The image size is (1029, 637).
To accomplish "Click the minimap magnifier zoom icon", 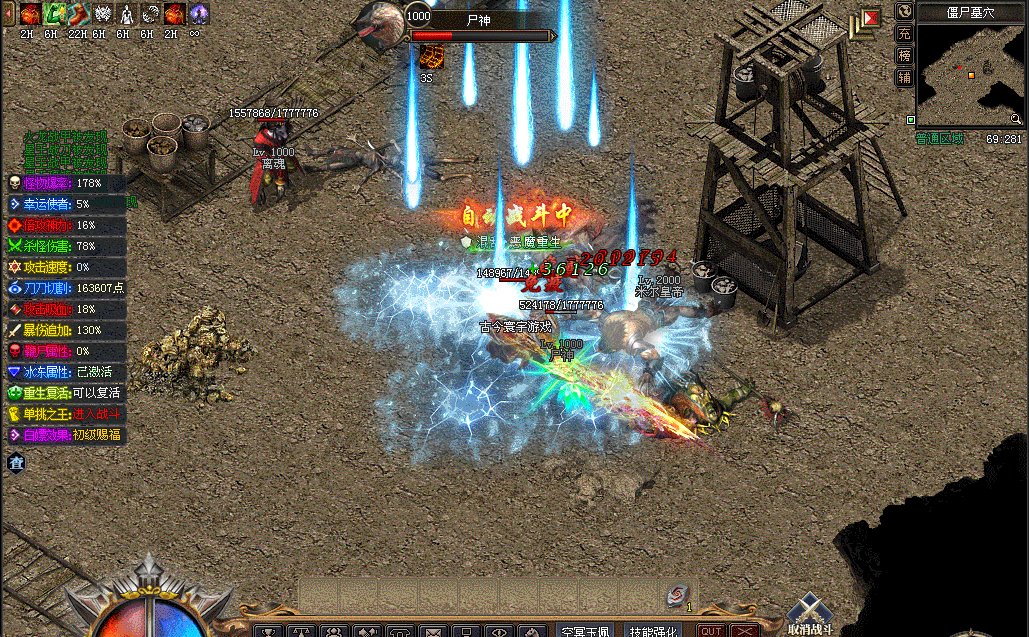I will click(1015, 119).
